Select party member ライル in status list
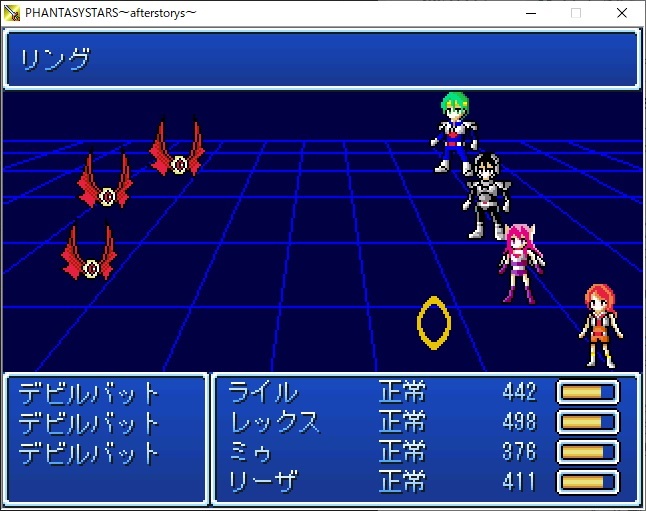646x511 pixels. click(x=263, y=392)
